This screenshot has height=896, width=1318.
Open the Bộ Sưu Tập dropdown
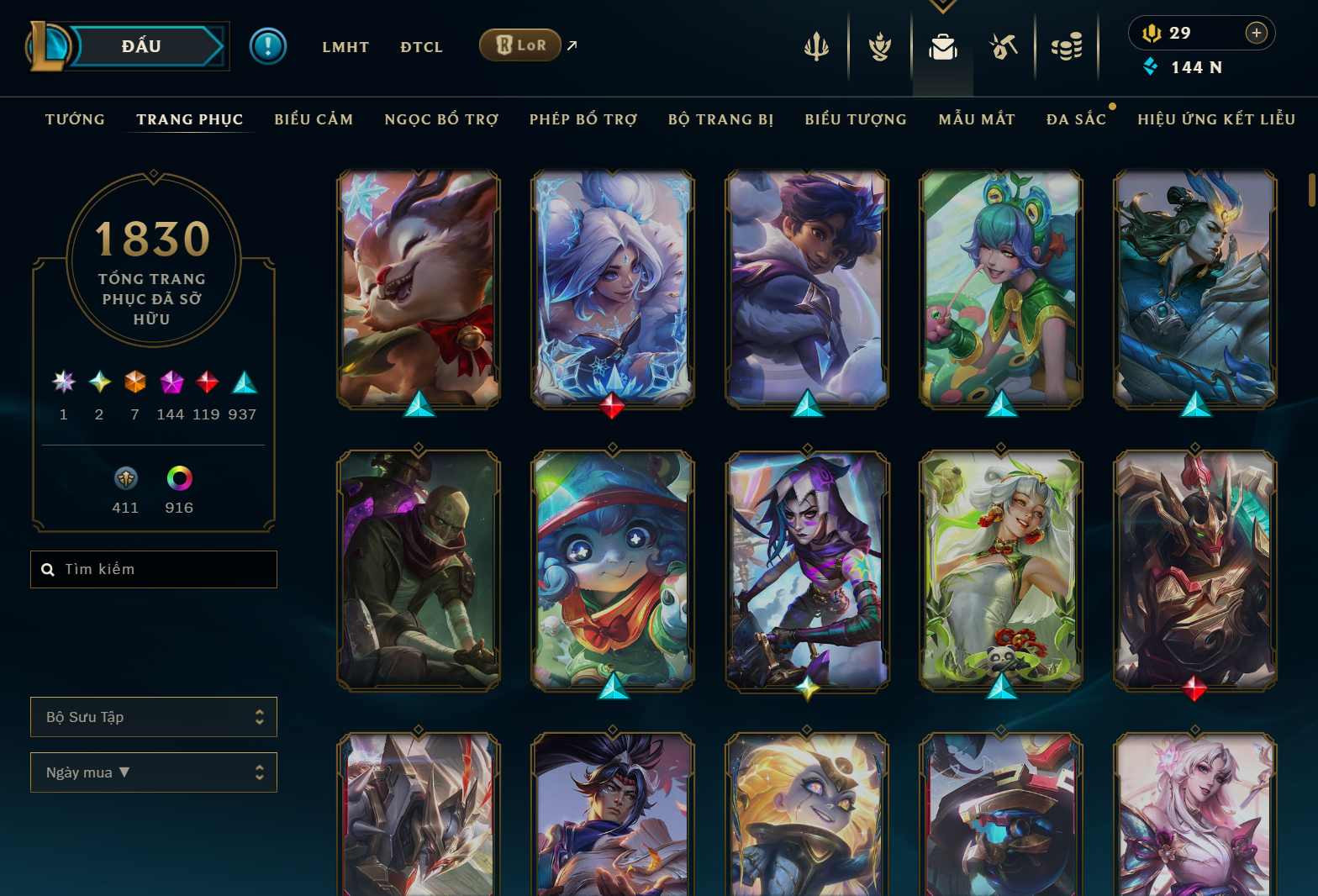click(154, 717)
